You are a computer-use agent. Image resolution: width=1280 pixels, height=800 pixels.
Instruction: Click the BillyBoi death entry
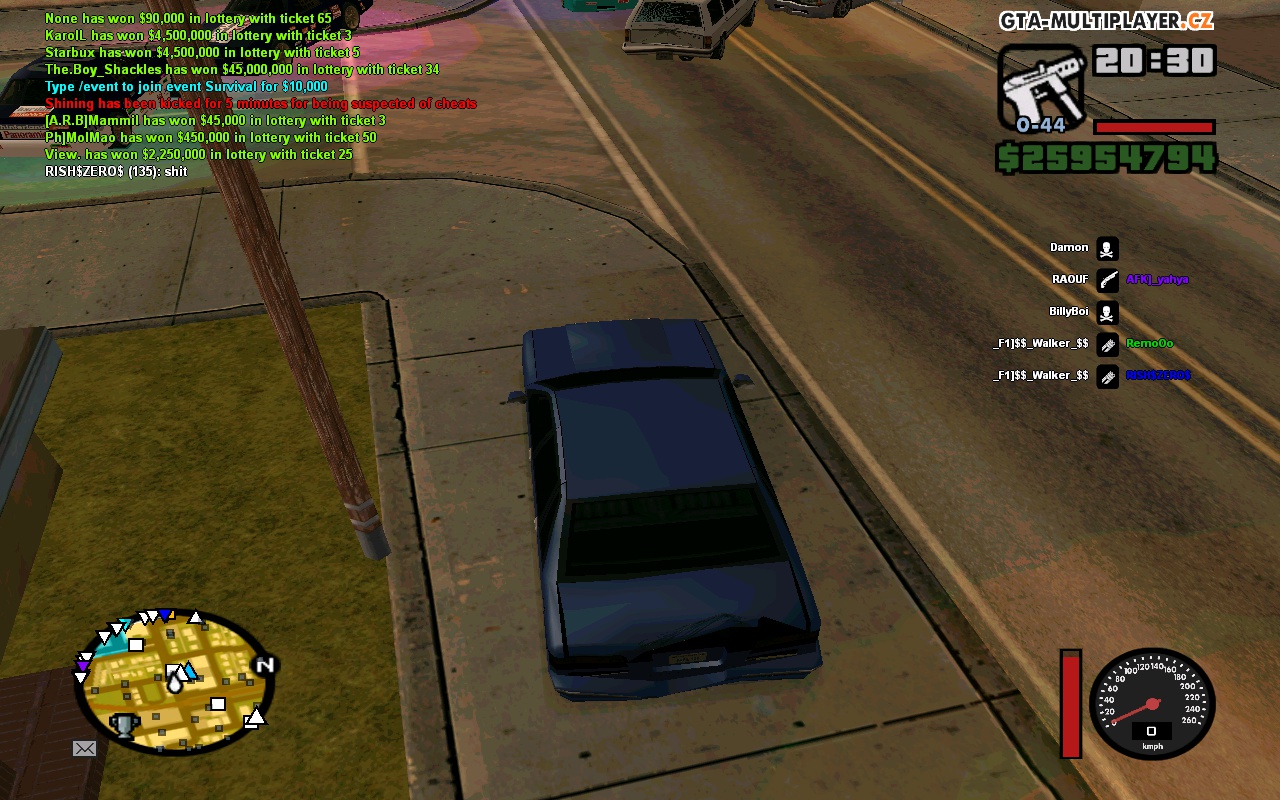click(x=1068, y=312)
